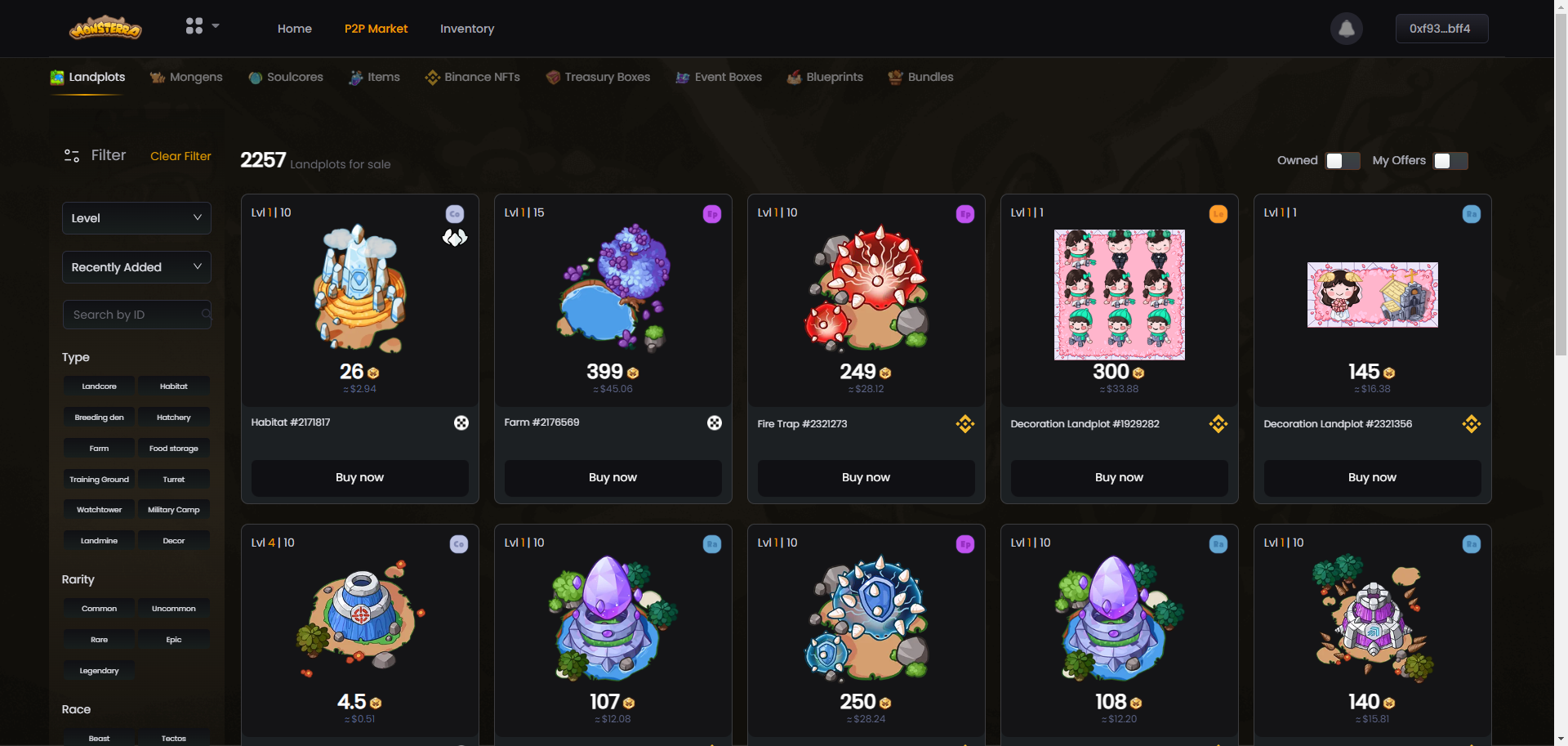This screenshot has height=746, width=1568.
Task: Choose the Legendary rarity filter
Action: 99,671
